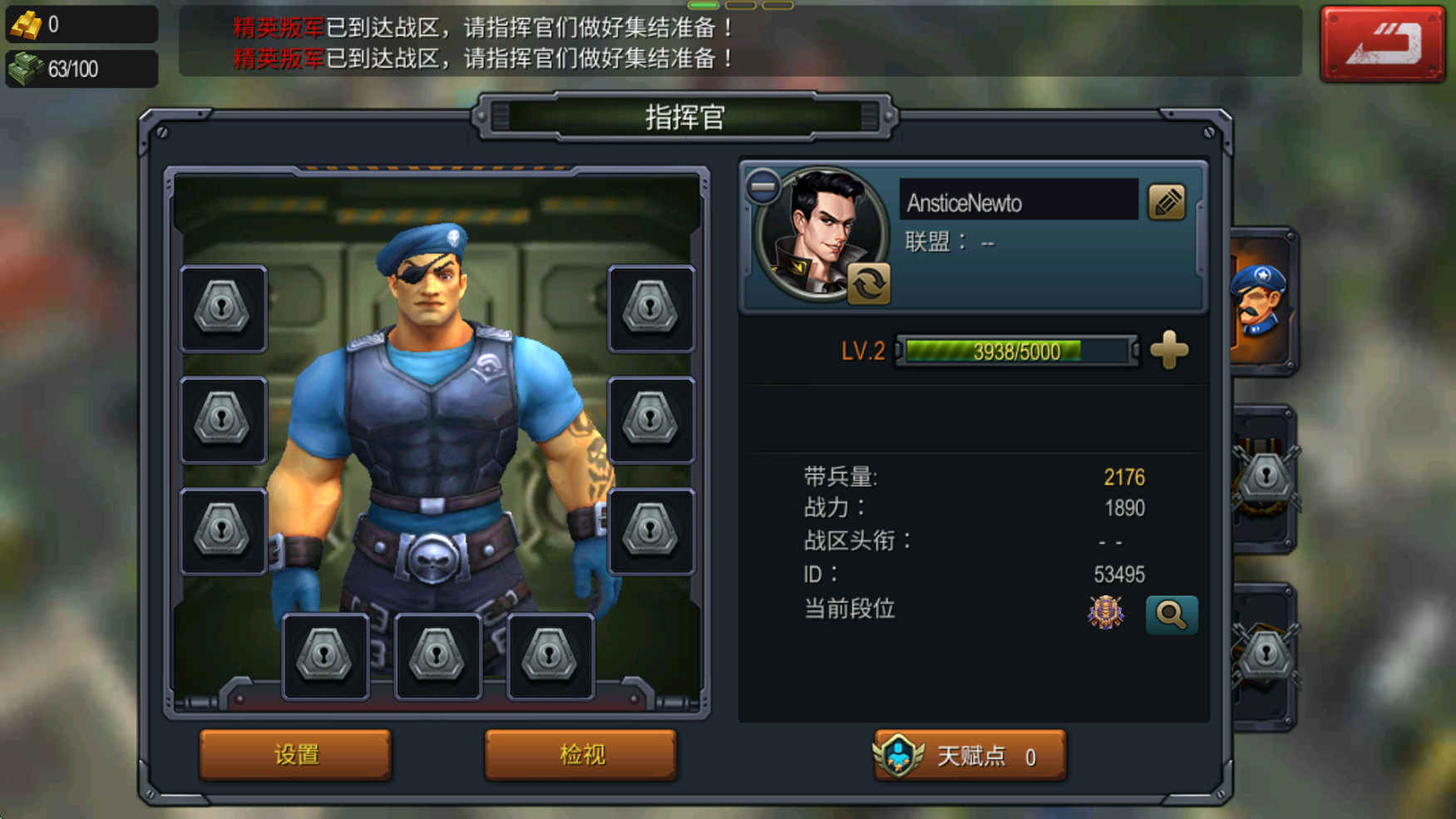The image size is (1456, 819).
Task: Open the talent badge icon on 天赋点 button
Action: click(x=899, y=756)
